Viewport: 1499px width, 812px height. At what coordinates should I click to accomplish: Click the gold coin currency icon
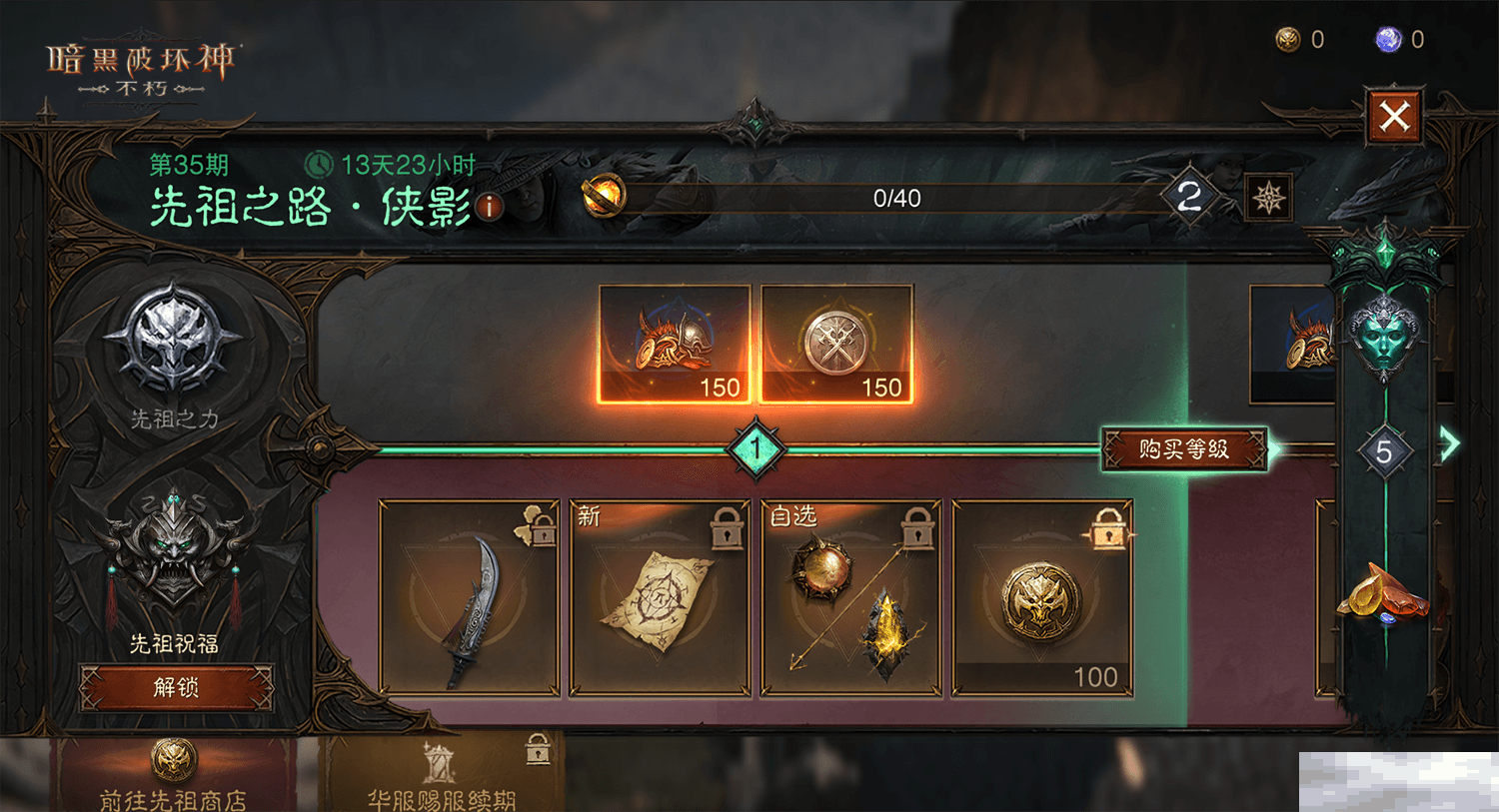pos(1288,39)
